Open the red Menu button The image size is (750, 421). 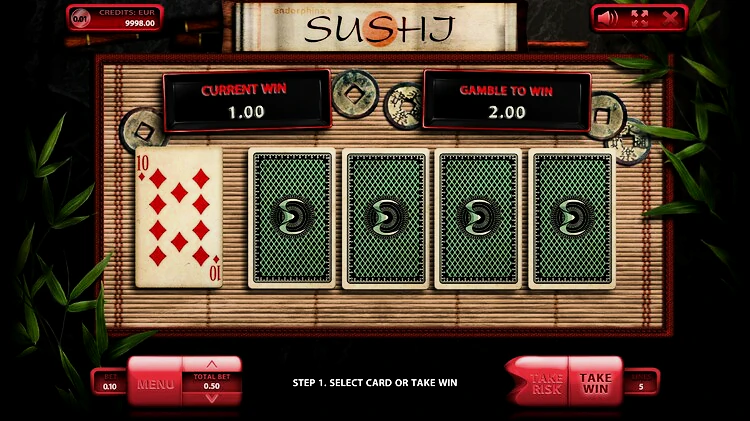coord(155,383)
